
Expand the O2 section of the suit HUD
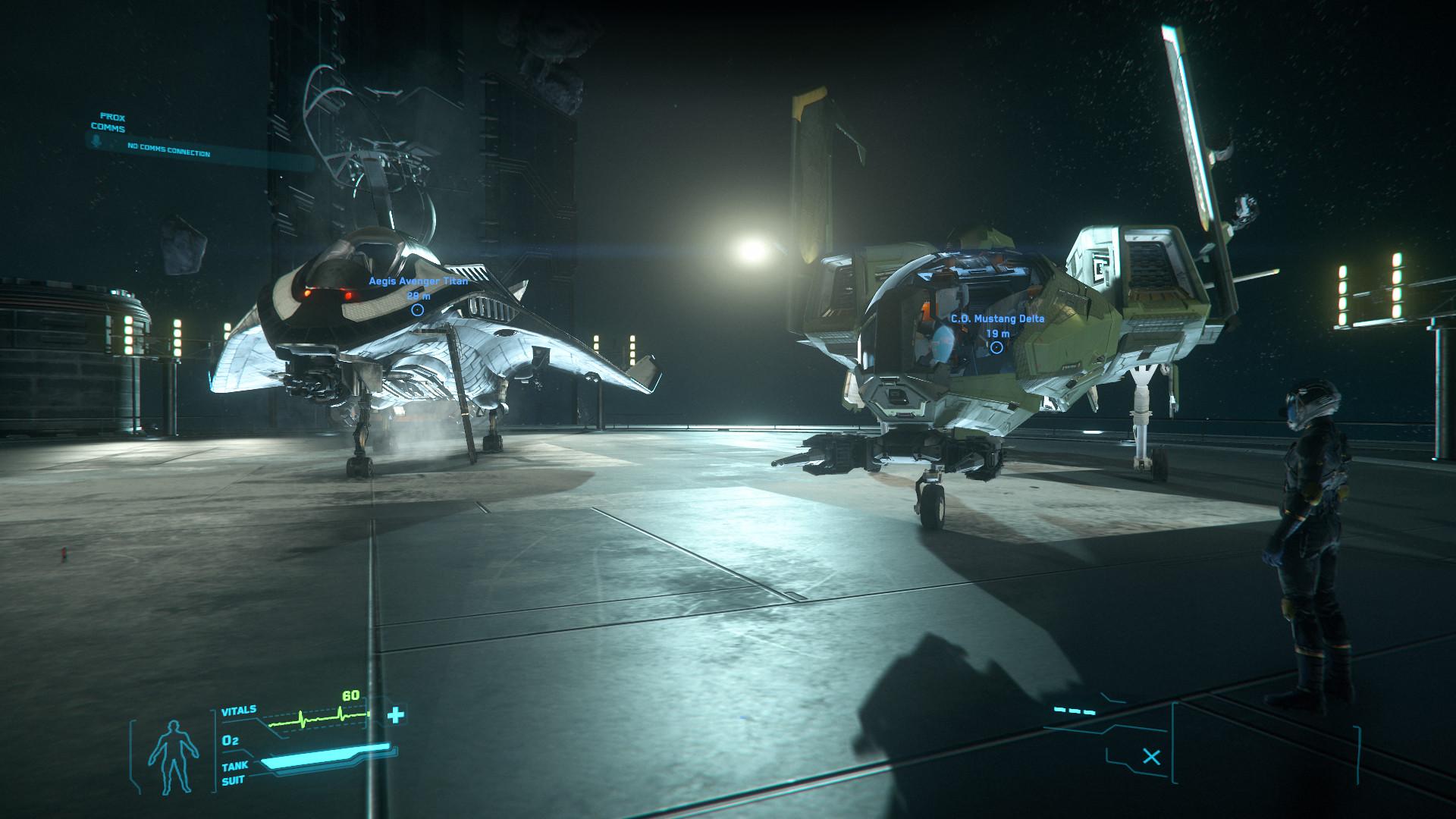coord(231,740)
